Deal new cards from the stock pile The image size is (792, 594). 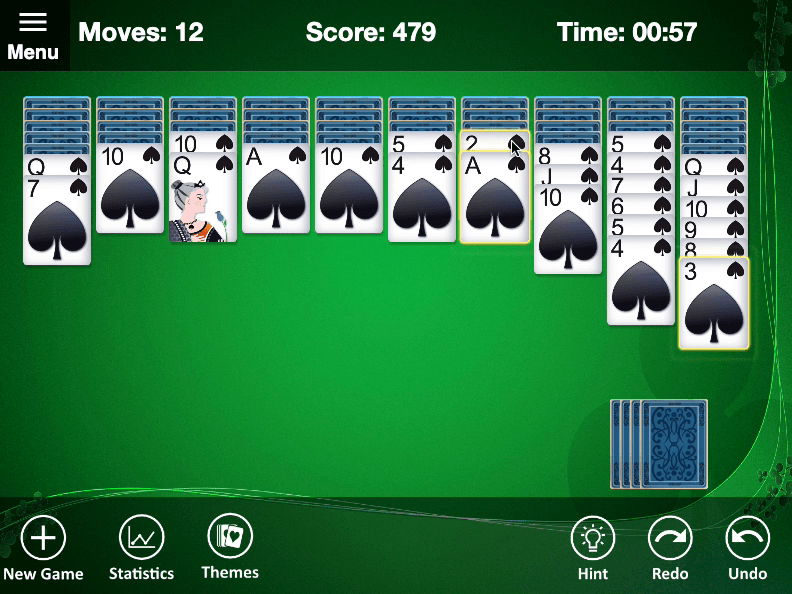point(673,444)
